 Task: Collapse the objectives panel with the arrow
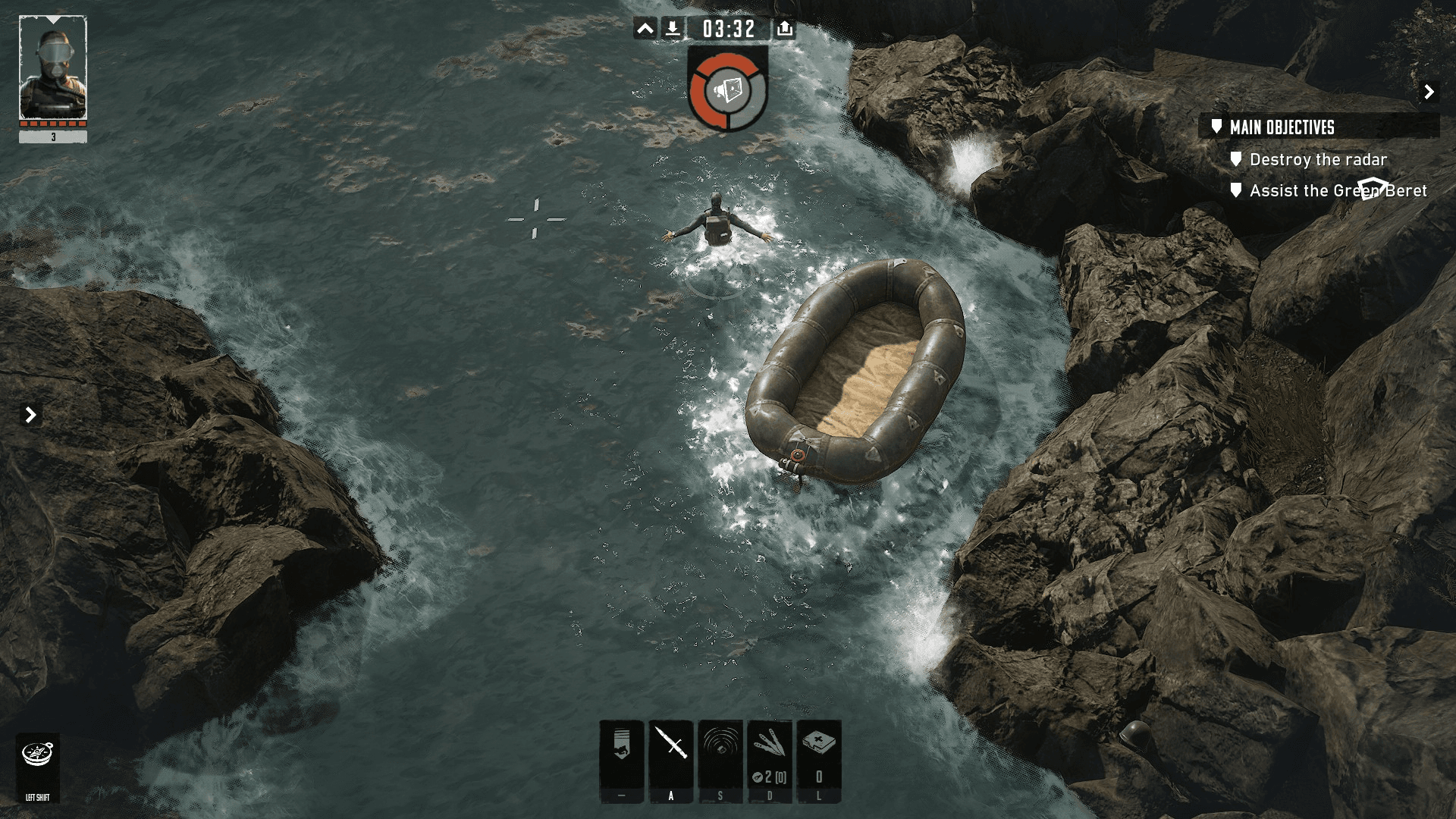coord(1429,92)
